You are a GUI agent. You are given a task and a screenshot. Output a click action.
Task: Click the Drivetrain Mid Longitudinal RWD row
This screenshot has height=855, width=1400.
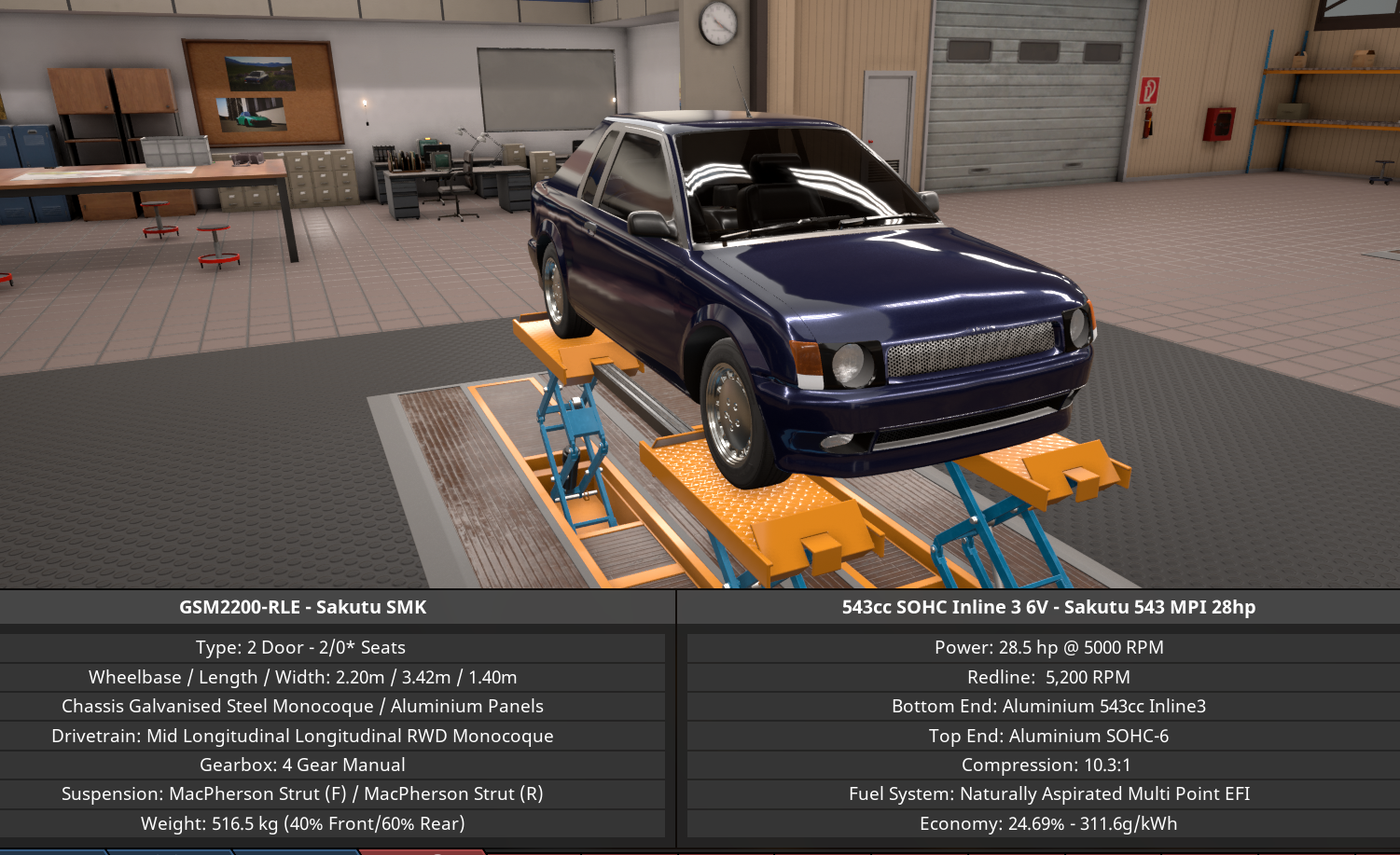pyautogui.click(x=303, y=736)
